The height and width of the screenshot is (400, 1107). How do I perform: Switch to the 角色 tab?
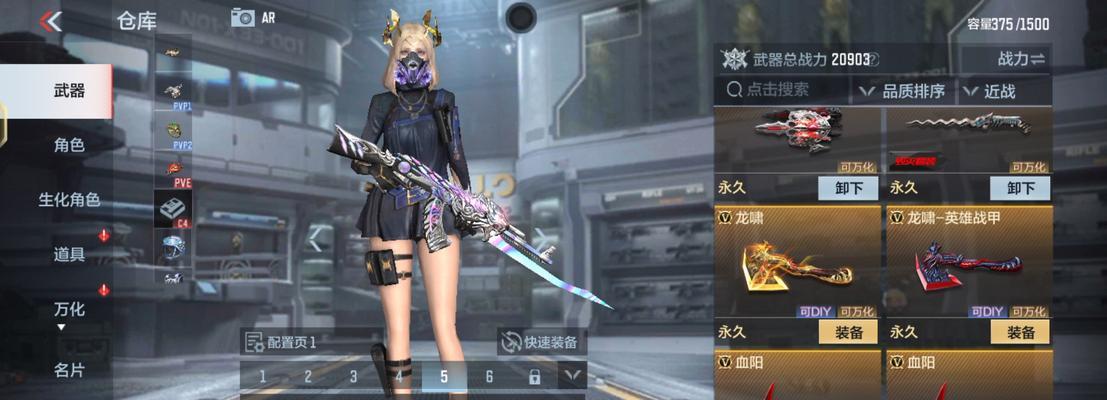click(68, 145)
